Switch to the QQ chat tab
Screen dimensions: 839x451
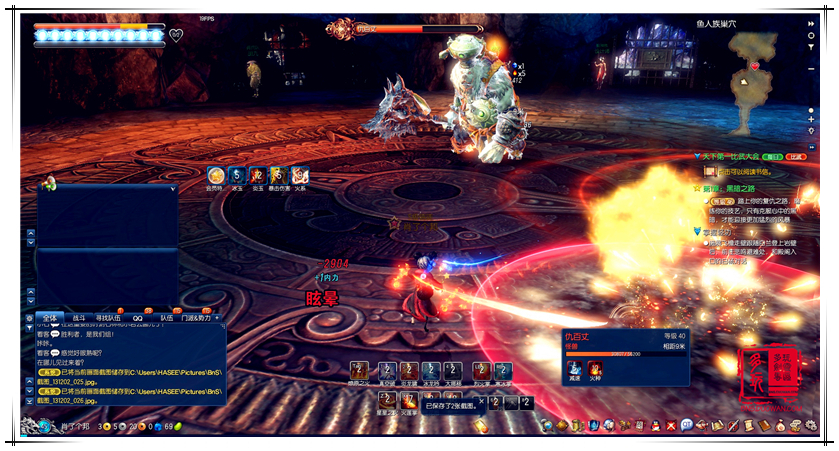(x=138, y=318)
